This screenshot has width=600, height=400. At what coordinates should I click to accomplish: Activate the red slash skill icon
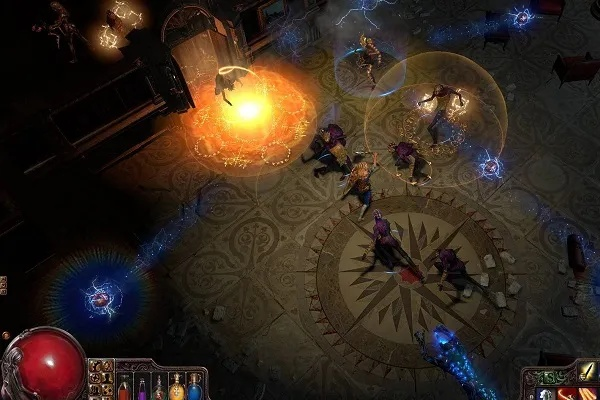566,393
